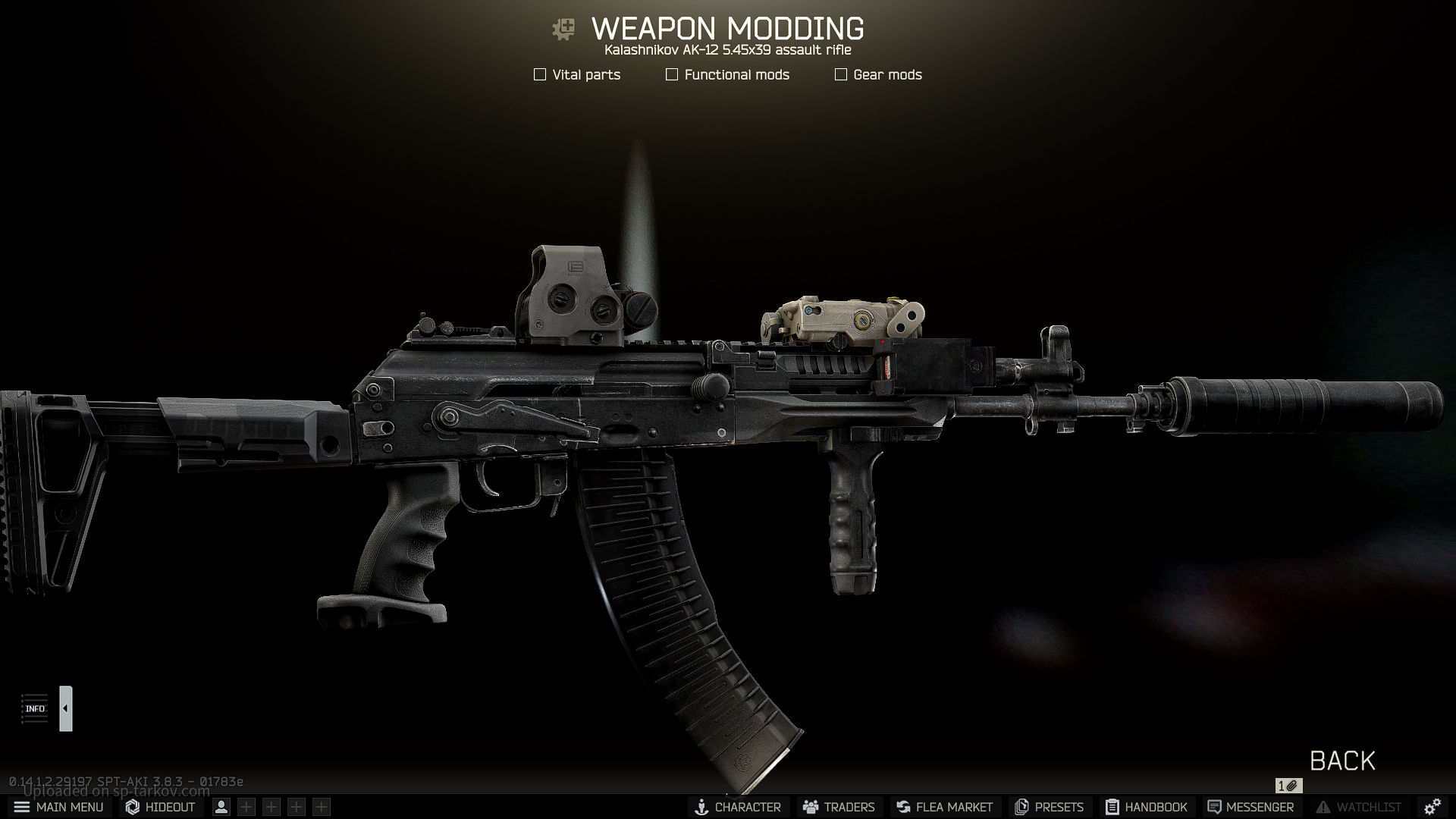Image resolution: width=1456 pixels, height=819 pixels.
Task: Open the Character screen
Action: (x=738, y=807)
